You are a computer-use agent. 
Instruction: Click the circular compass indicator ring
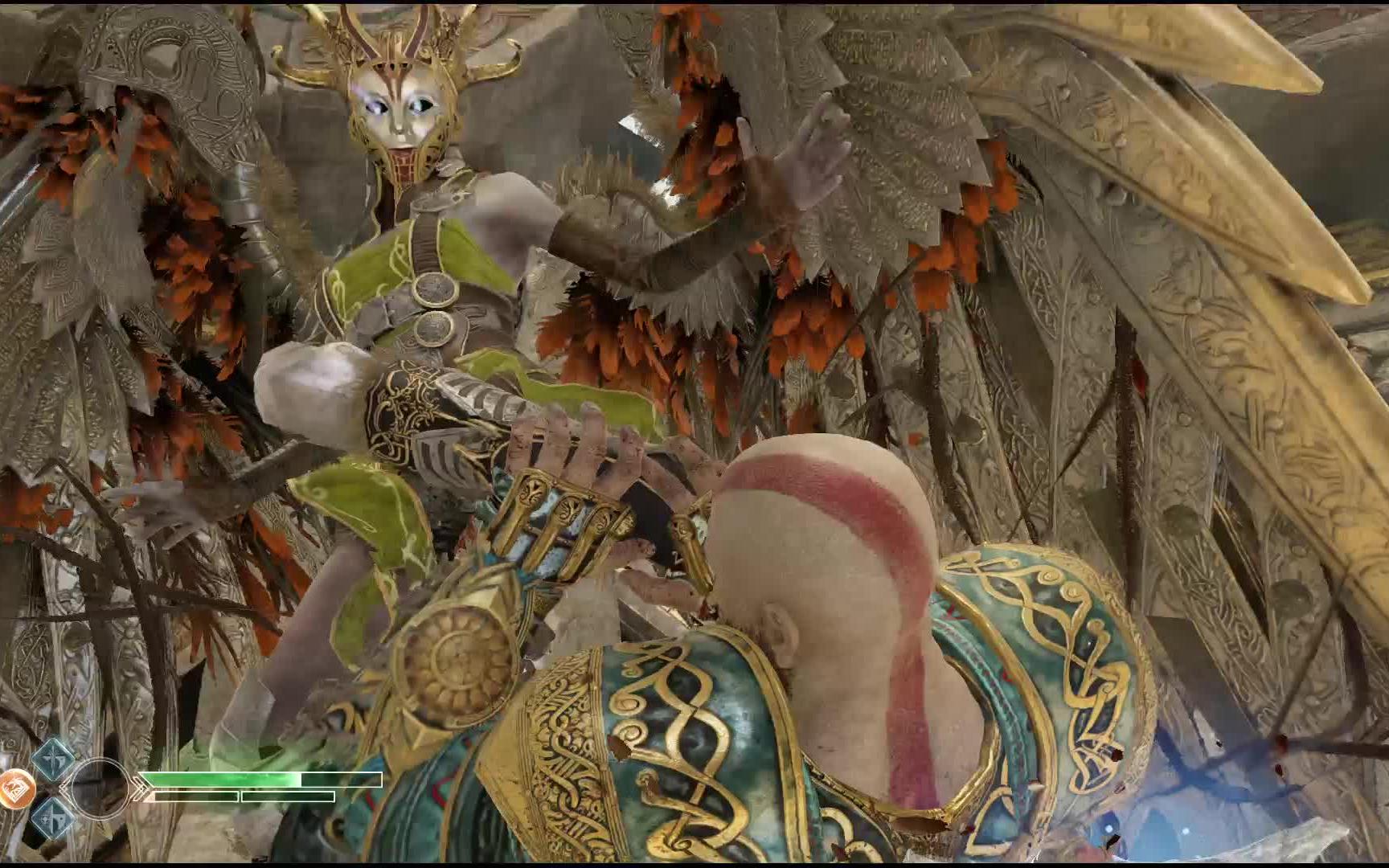[101, 789]
